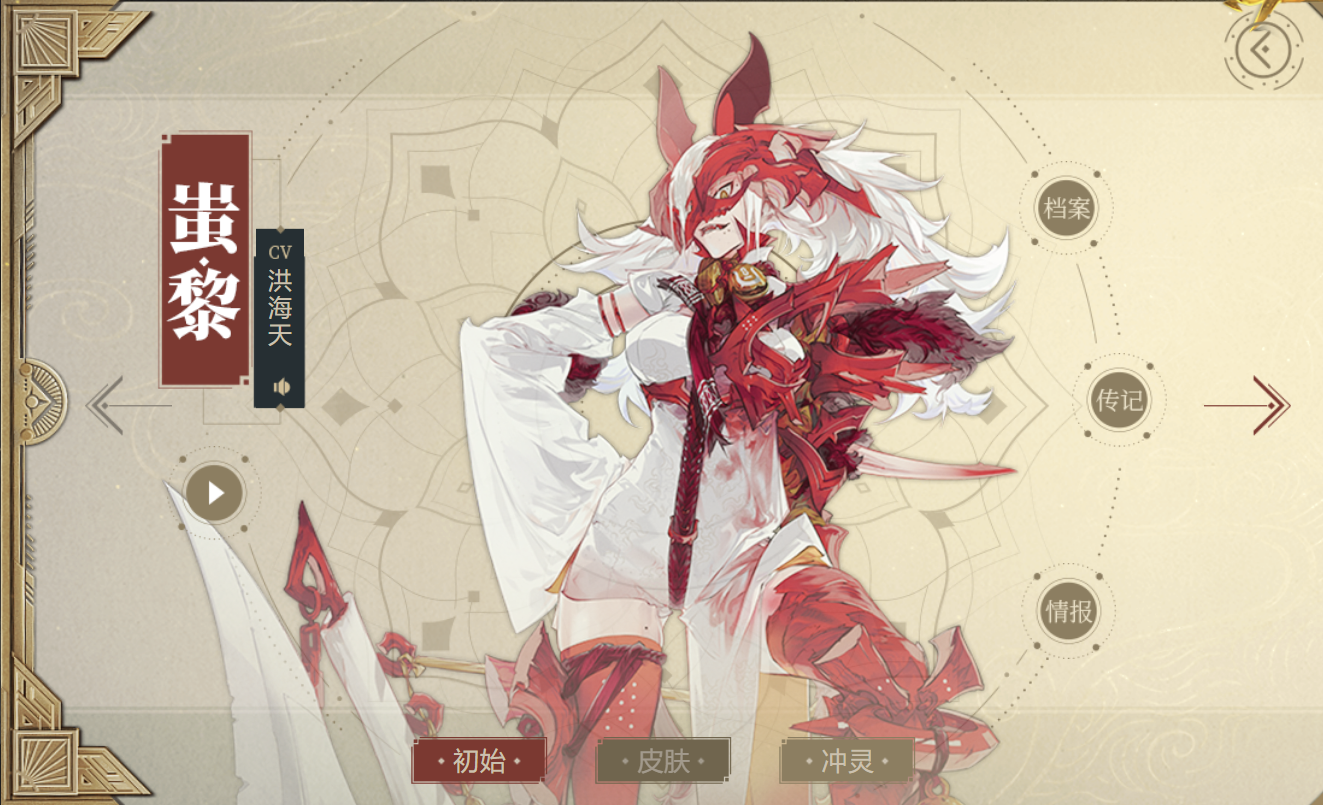Select the 初始 (Default) tab
Image resolution: width=1323 pixels, height=805 pixels.
tap(478, 760)
